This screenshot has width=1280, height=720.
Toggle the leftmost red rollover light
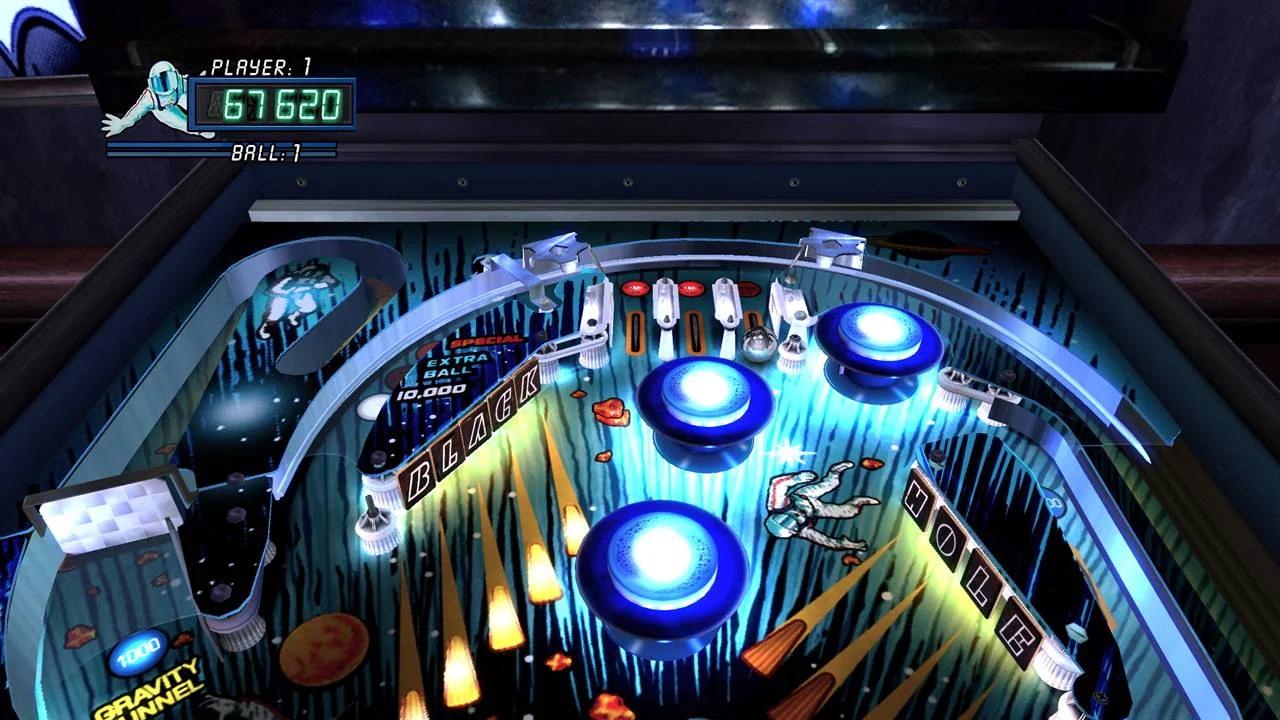[634, 288]
